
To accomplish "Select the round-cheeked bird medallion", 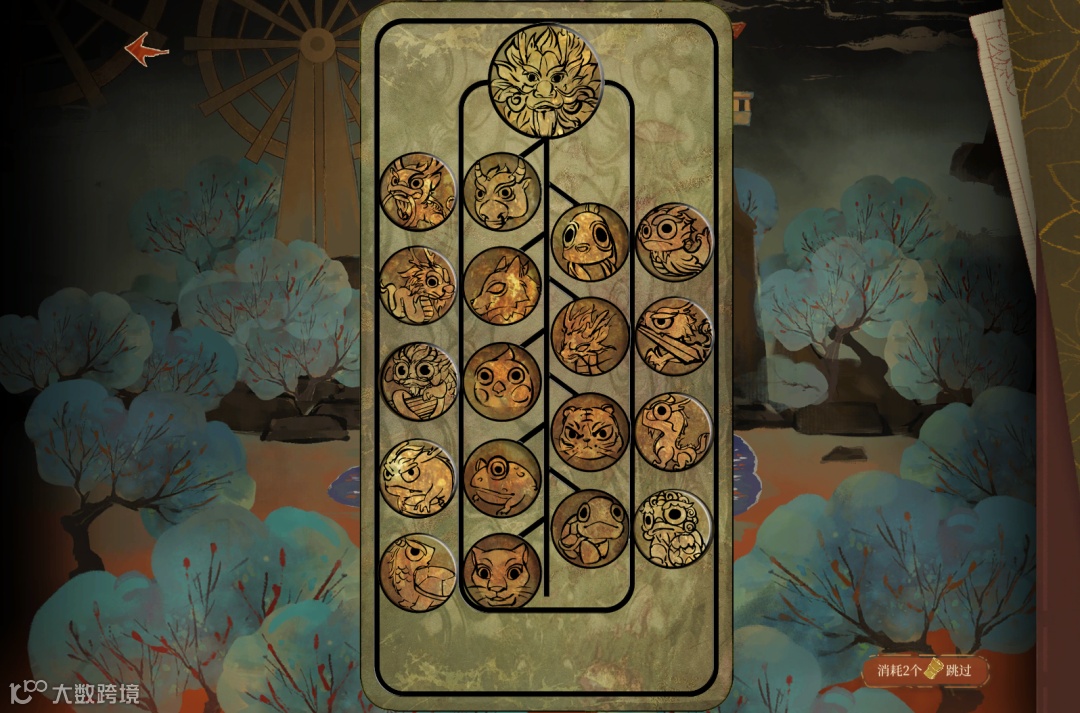I will coord(502,382).
